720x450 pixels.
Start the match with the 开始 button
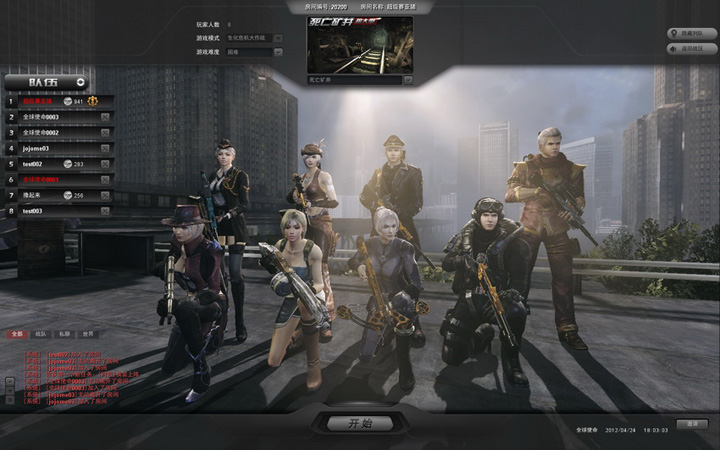pyautogui.click(x=359, y=424)
